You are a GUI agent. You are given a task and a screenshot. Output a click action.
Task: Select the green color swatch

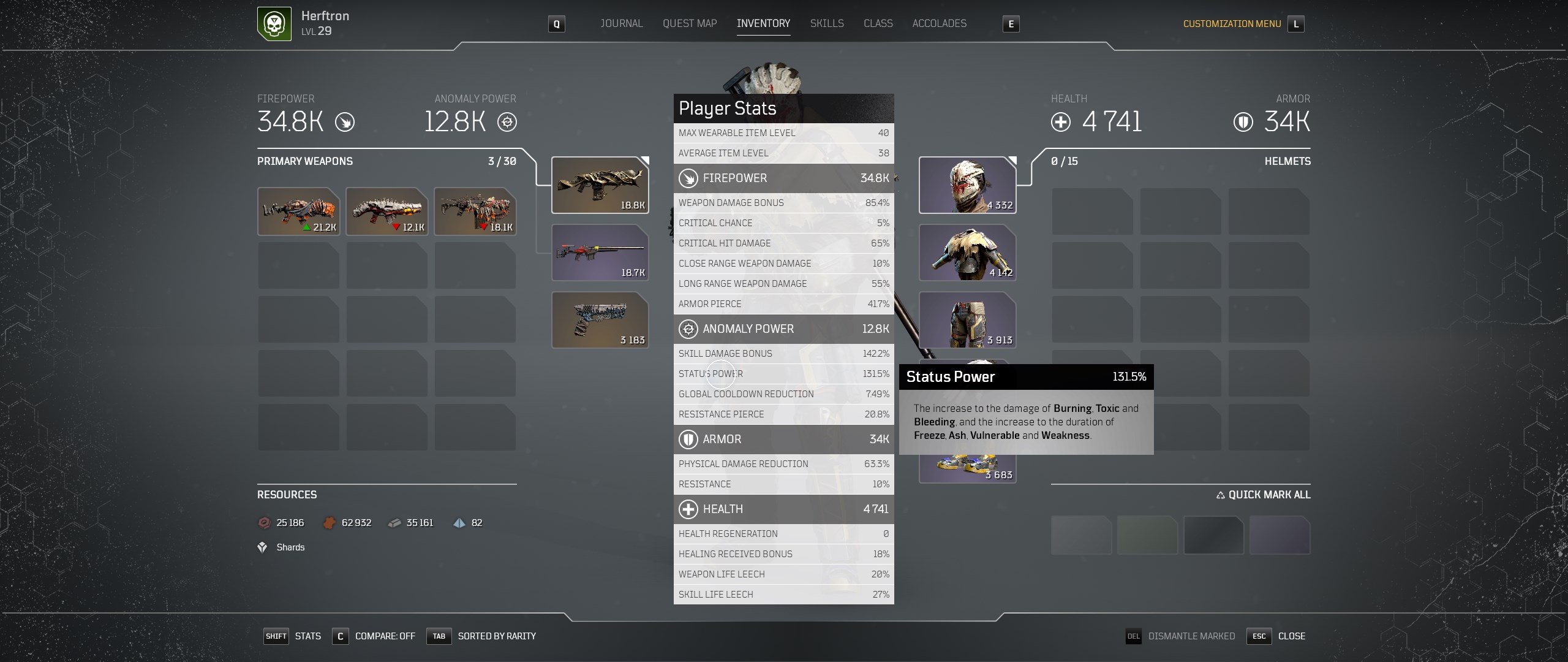click(x=1148, y=535)
